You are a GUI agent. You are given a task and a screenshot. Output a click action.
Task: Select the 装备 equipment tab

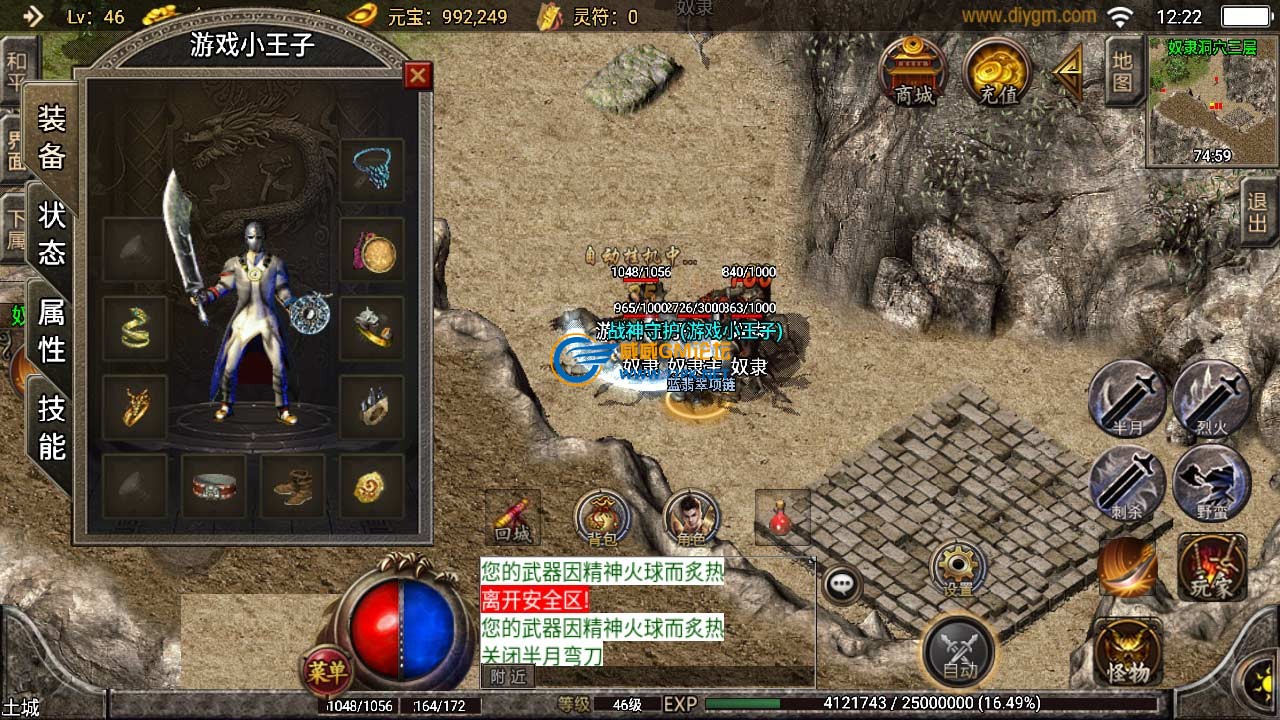coord(52,138)
